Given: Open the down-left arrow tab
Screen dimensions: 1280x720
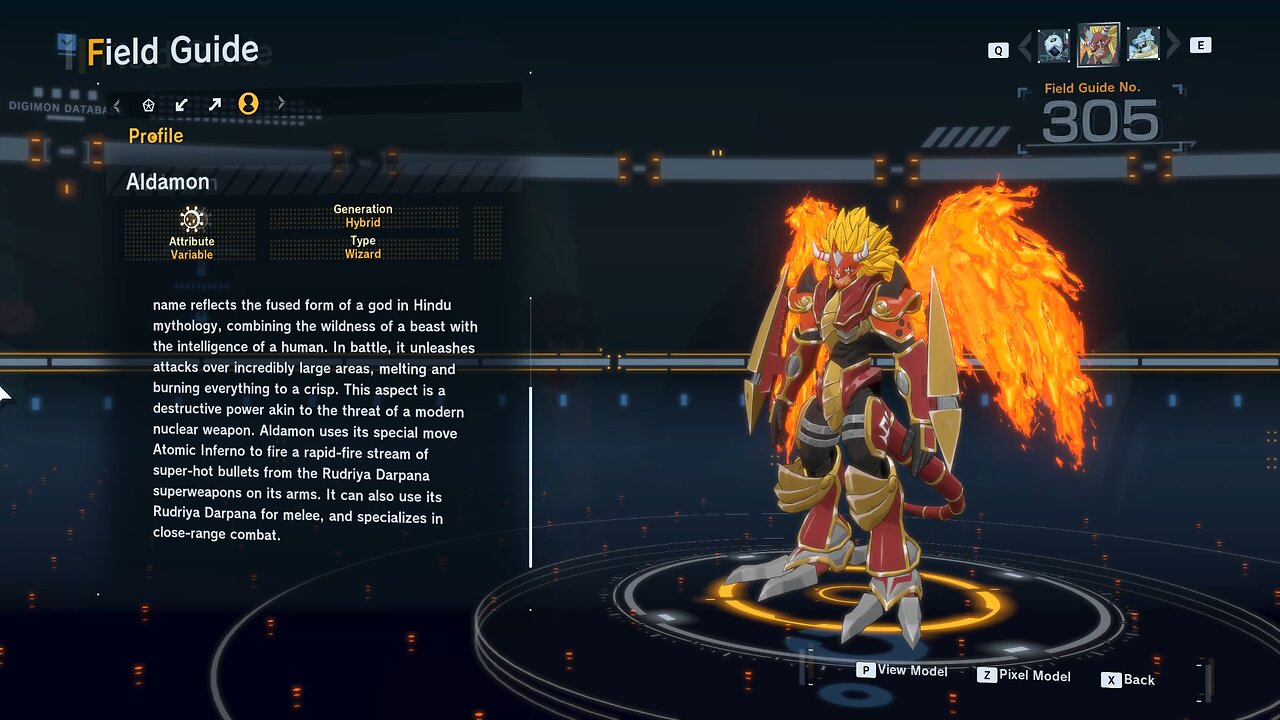Looking at the screenshot, I should 181,104.
